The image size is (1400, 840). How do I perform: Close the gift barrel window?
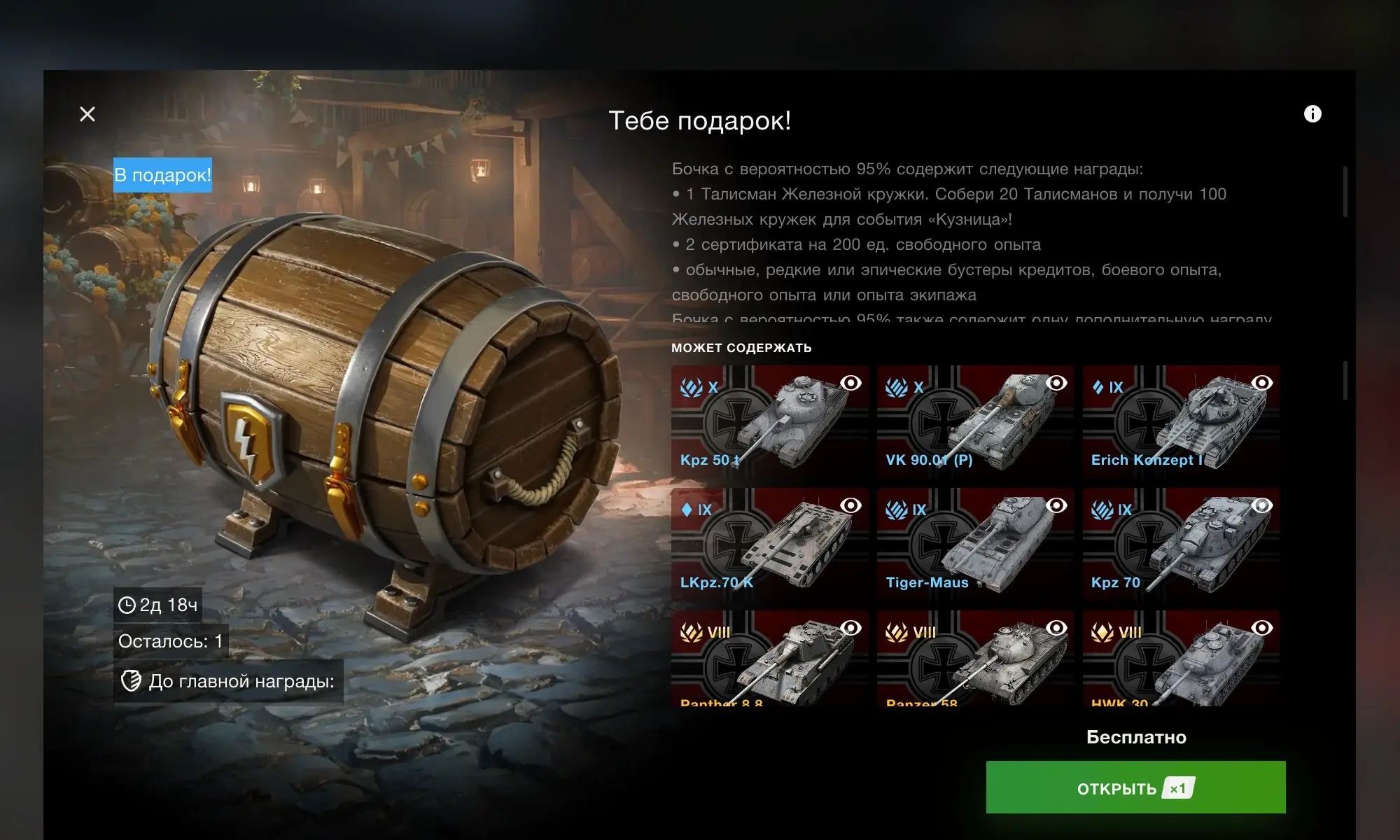[87, 114]
